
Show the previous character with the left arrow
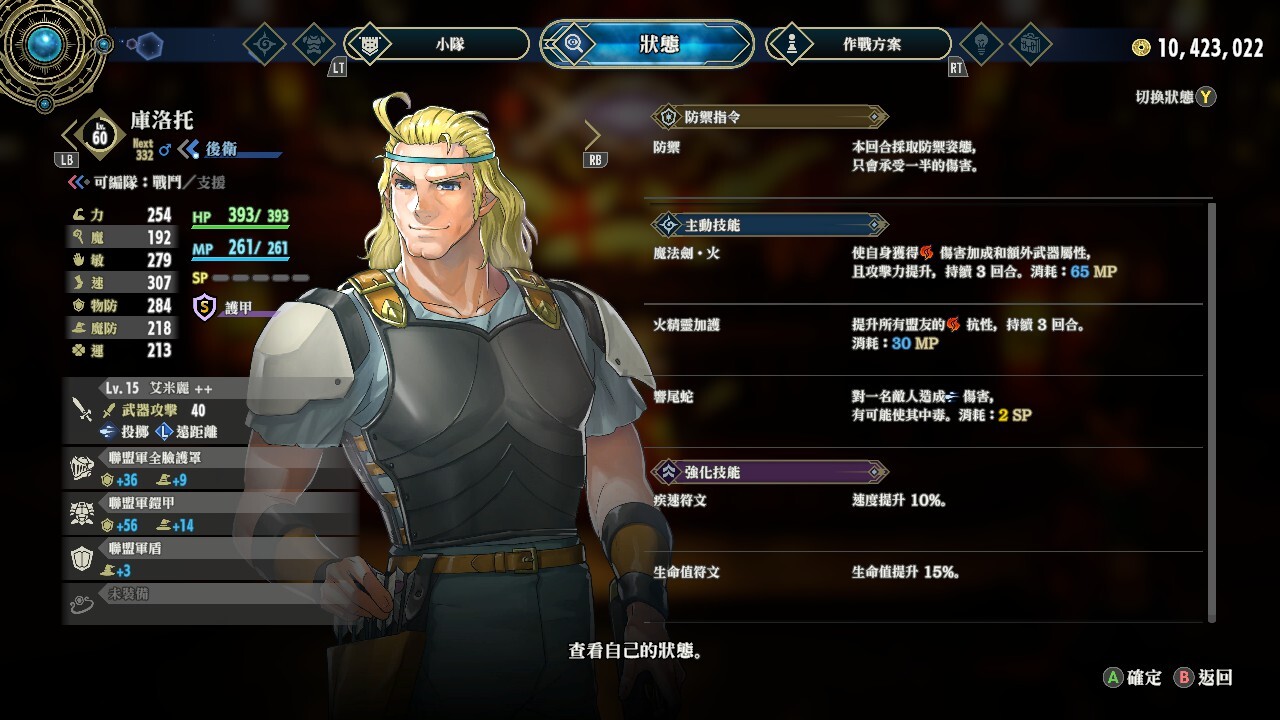point(71,134)
